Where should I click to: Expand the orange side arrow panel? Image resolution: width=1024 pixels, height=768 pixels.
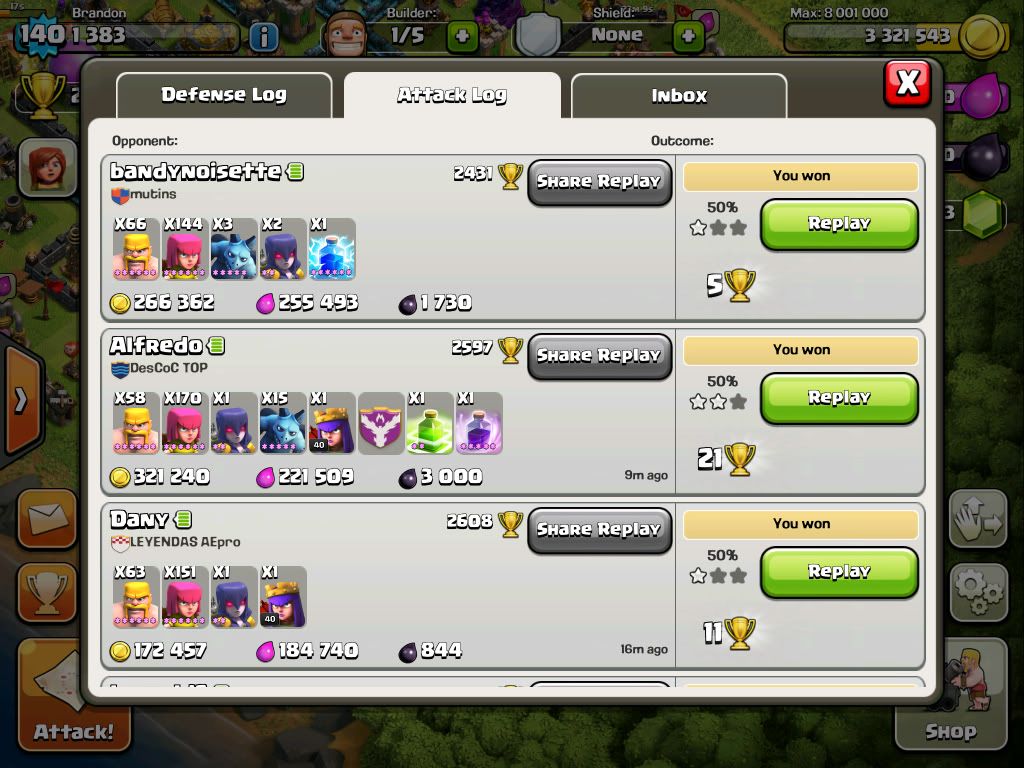20,402
